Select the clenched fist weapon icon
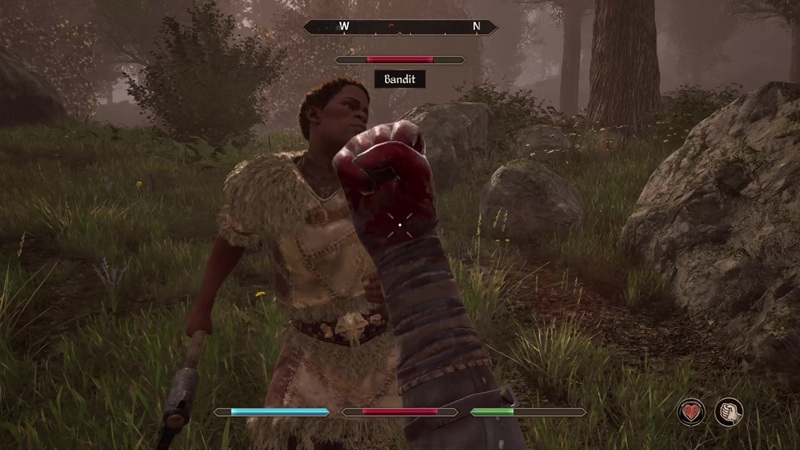This screenshot has width=800, height=450. [x=728, y=411]
